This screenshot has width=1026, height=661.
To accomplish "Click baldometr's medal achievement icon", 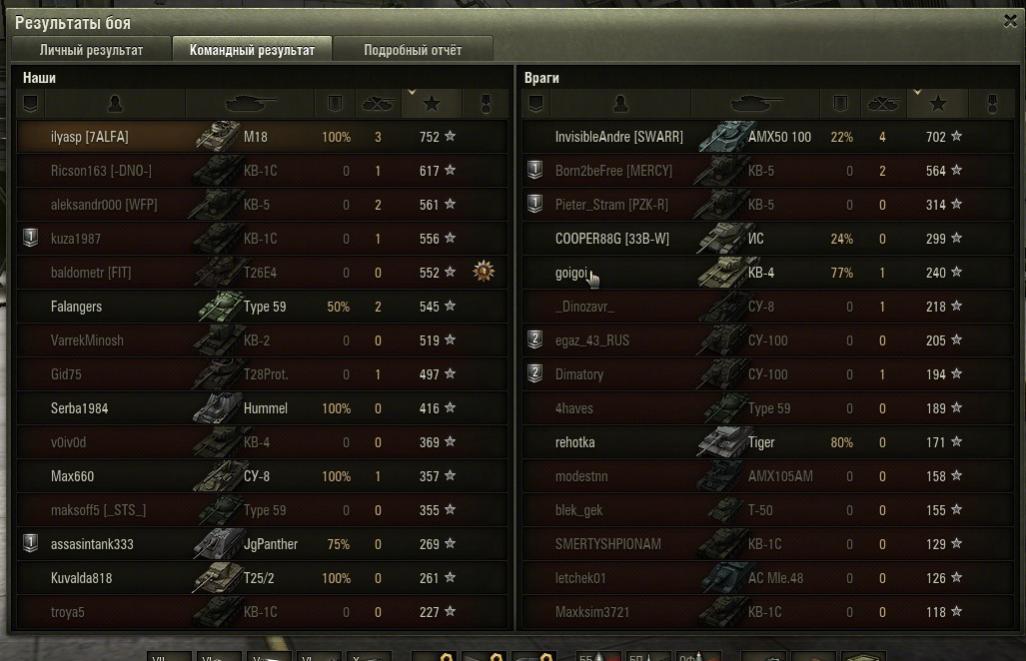I will click(484, 272).
